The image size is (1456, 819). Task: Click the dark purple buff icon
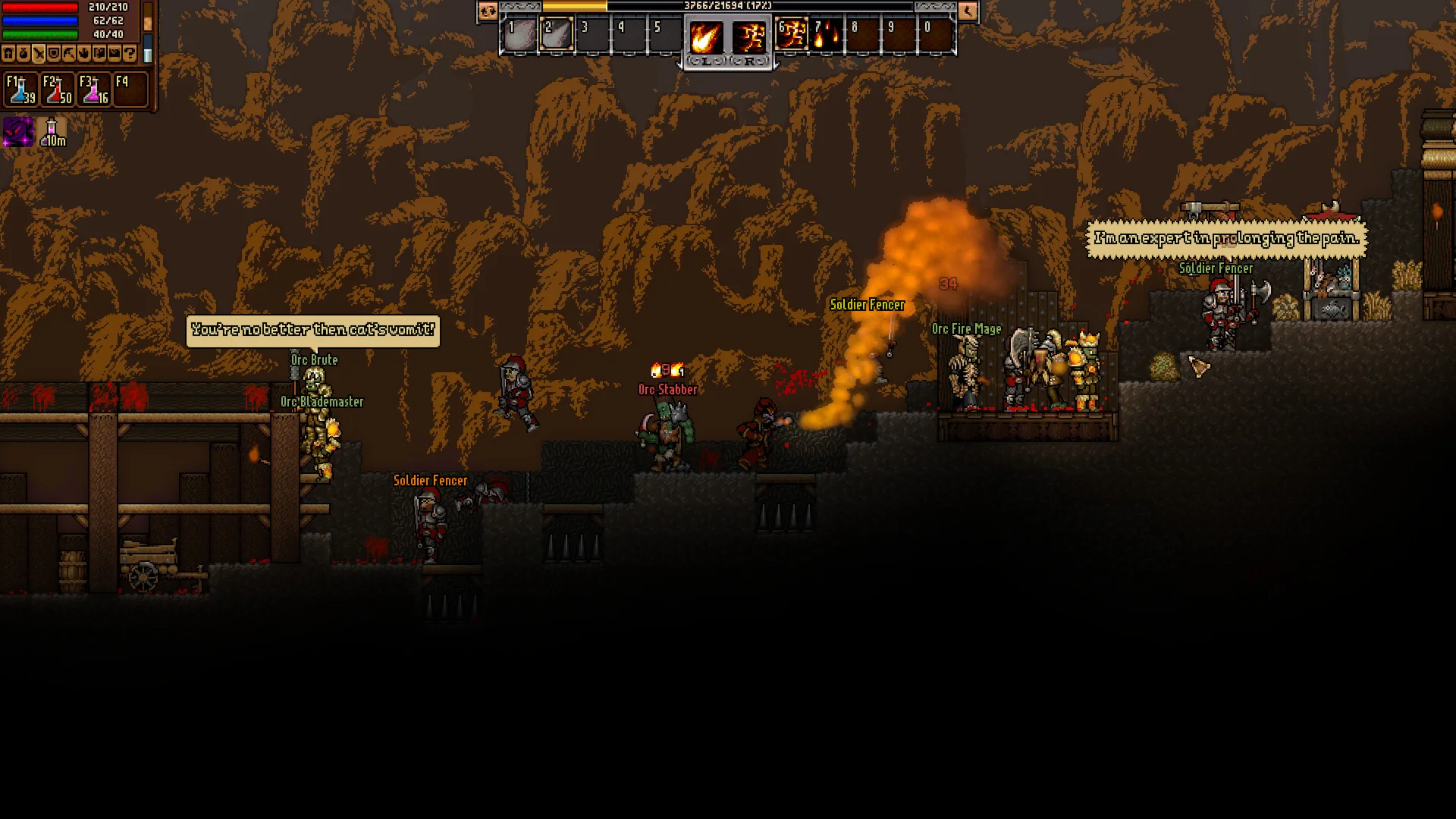click(x=18, y=132)
